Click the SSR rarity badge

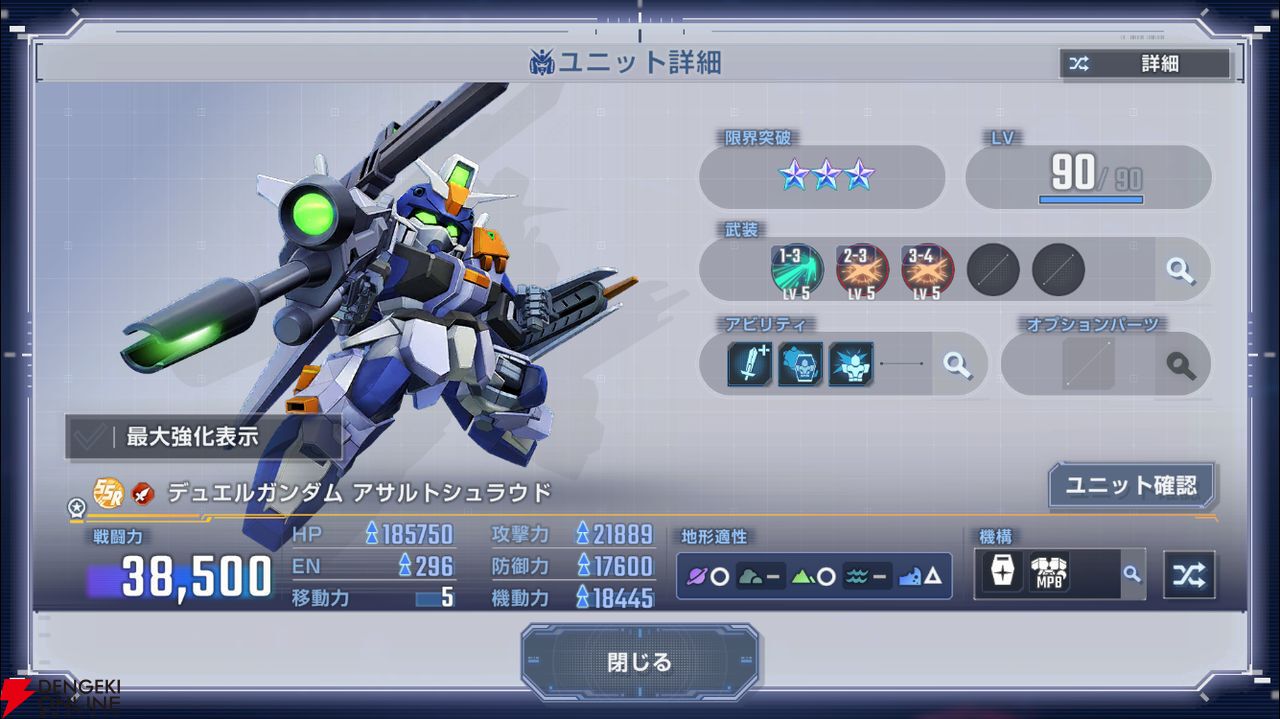point(108,493)
